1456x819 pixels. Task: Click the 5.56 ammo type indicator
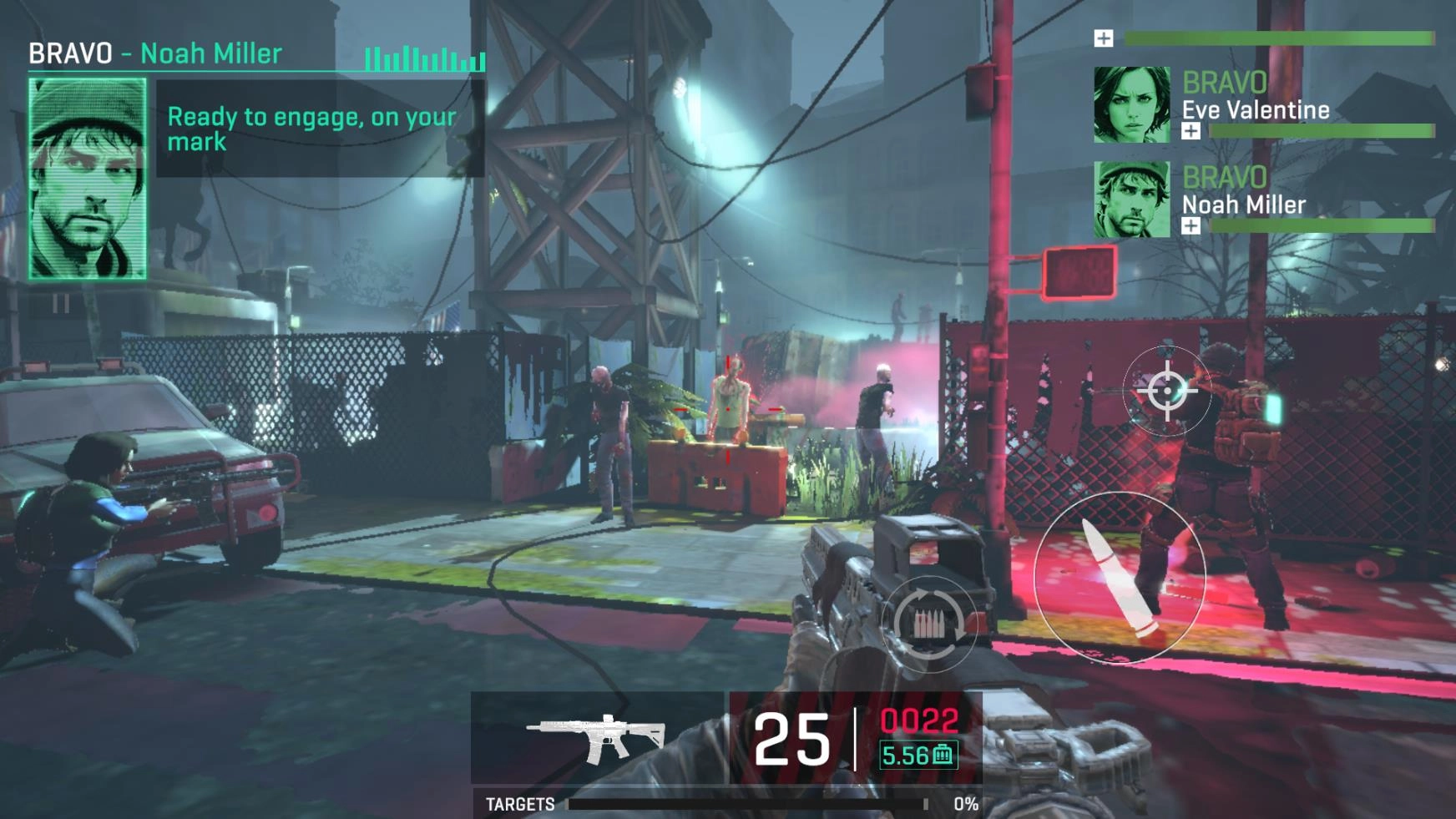(x=918, y=756)
